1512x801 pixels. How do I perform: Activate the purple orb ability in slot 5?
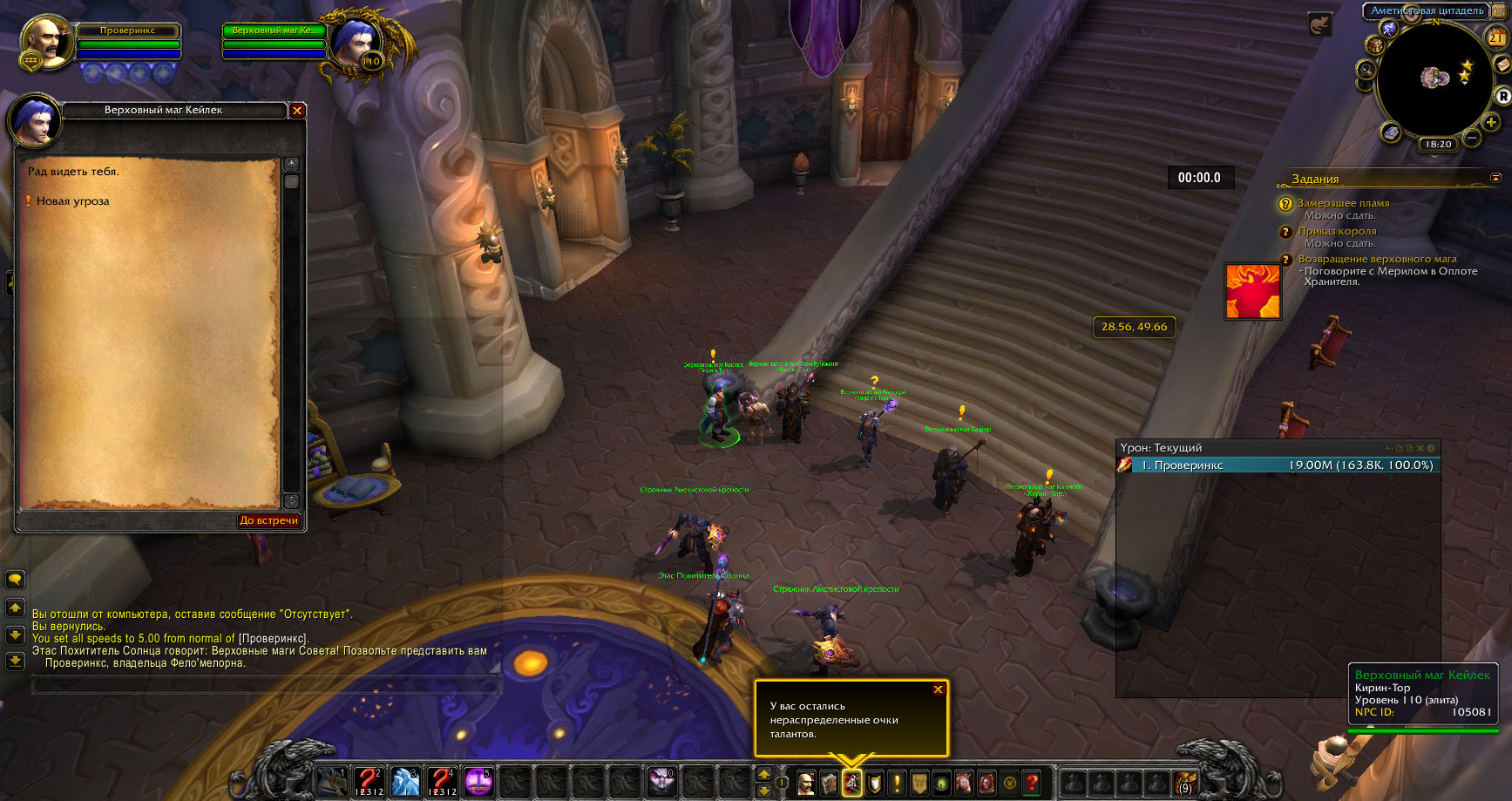pyautogui.click(x=478, y=781)
